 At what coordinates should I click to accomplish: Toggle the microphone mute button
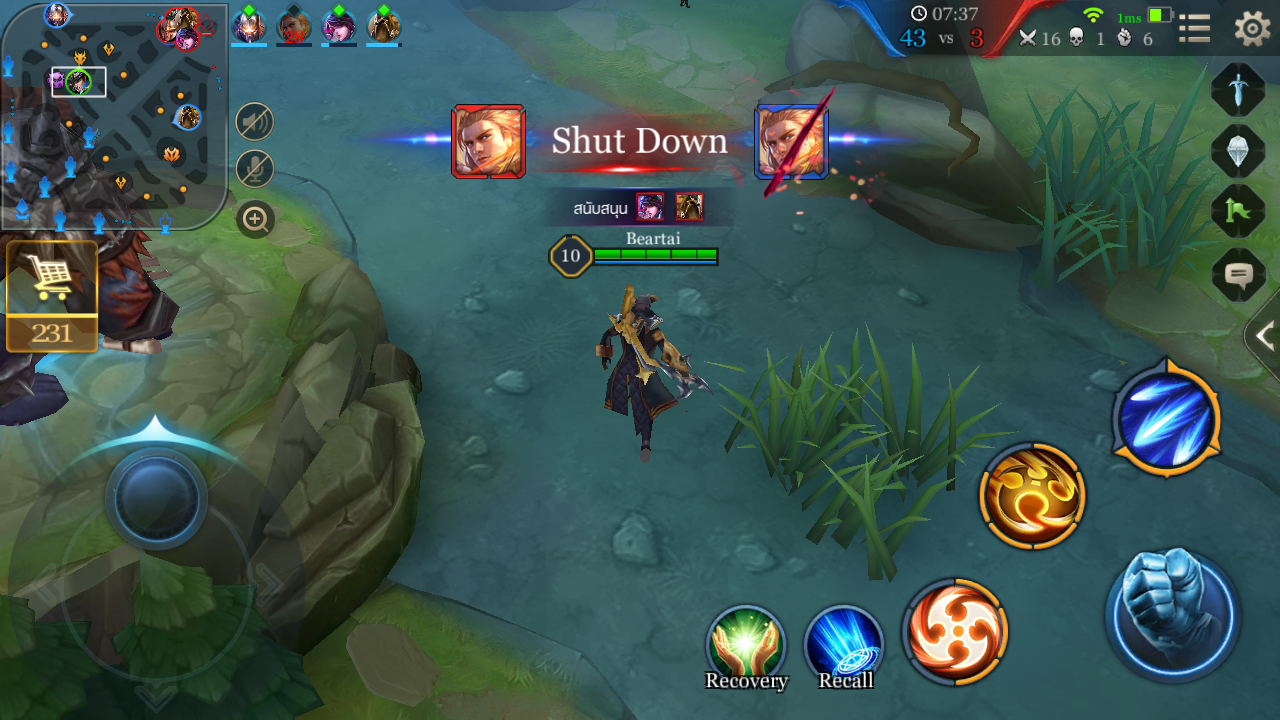[255, 169]
